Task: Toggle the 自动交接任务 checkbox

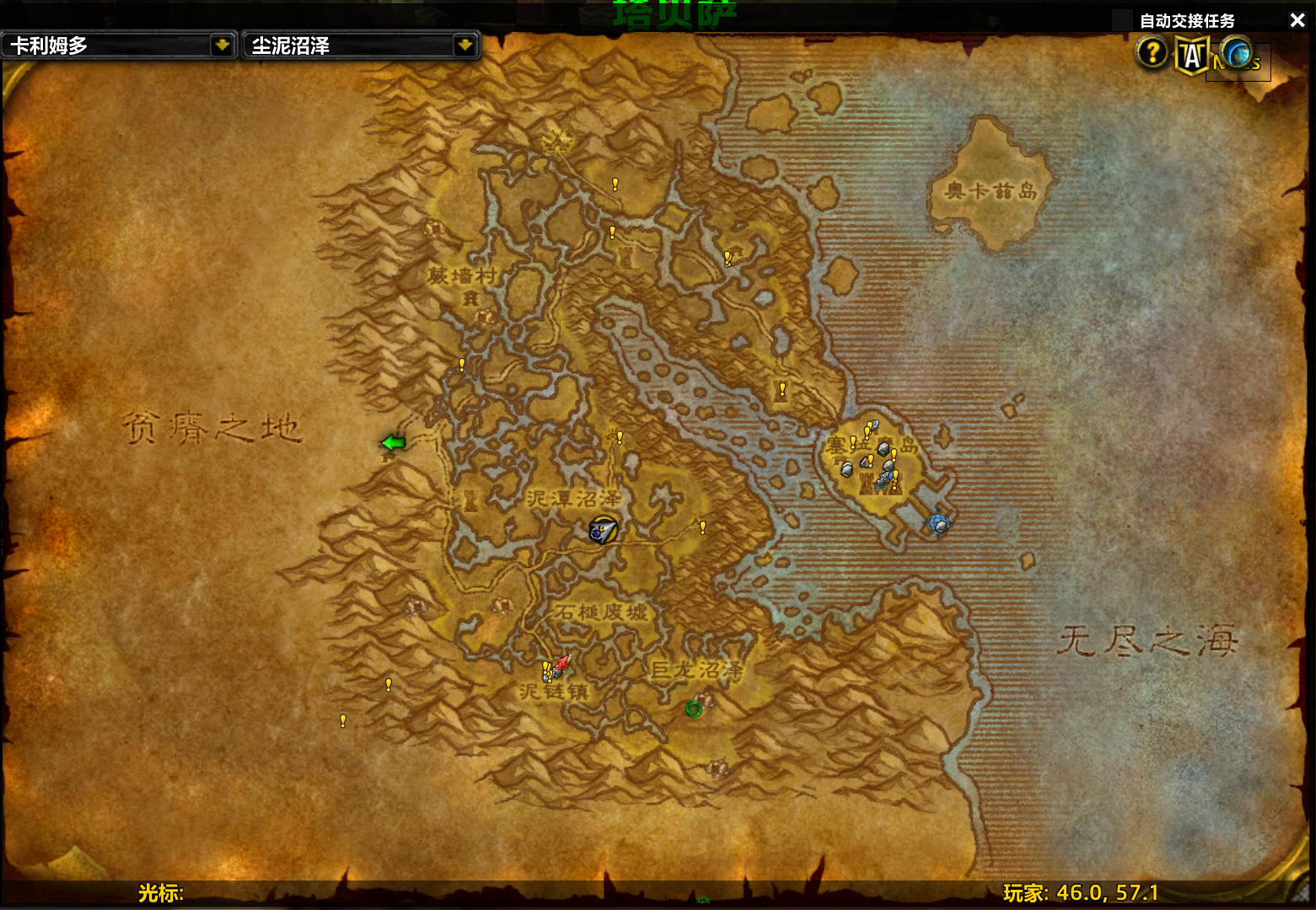Action: point(1124,21)
